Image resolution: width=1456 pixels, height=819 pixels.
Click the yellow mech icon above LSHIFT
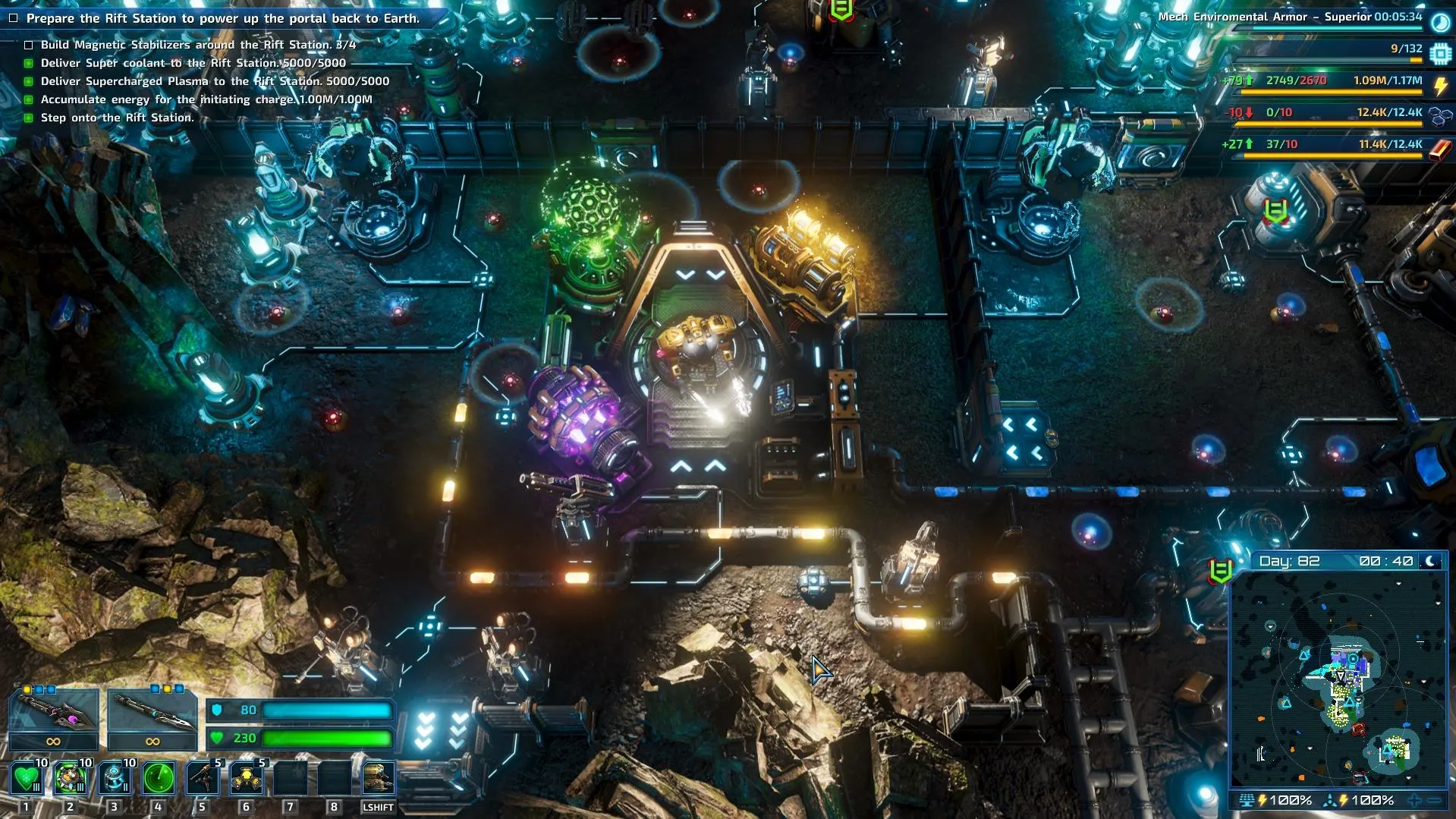378,779
